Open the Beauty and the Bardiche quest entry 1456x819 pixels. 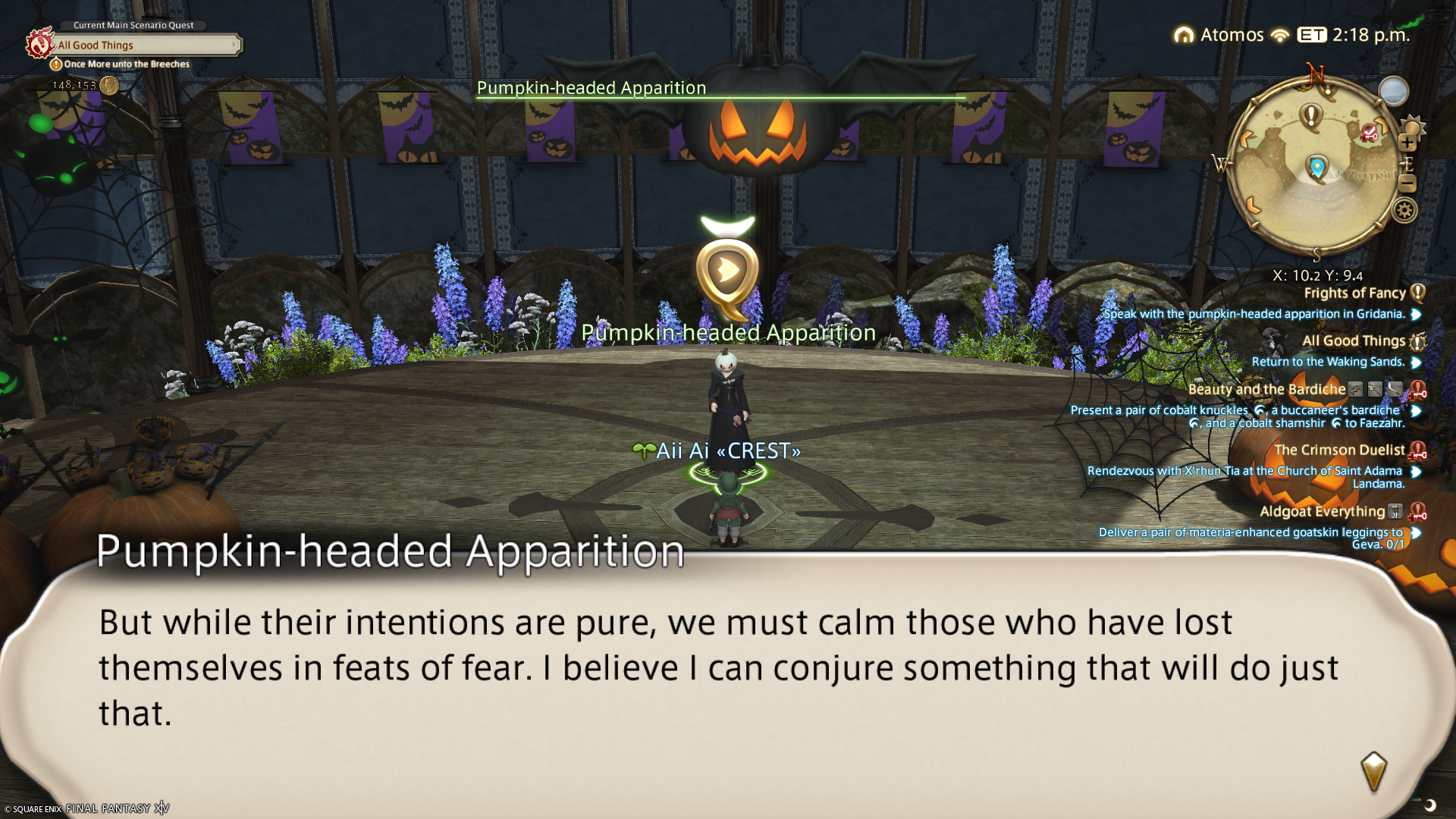(x=1266, y=390)
